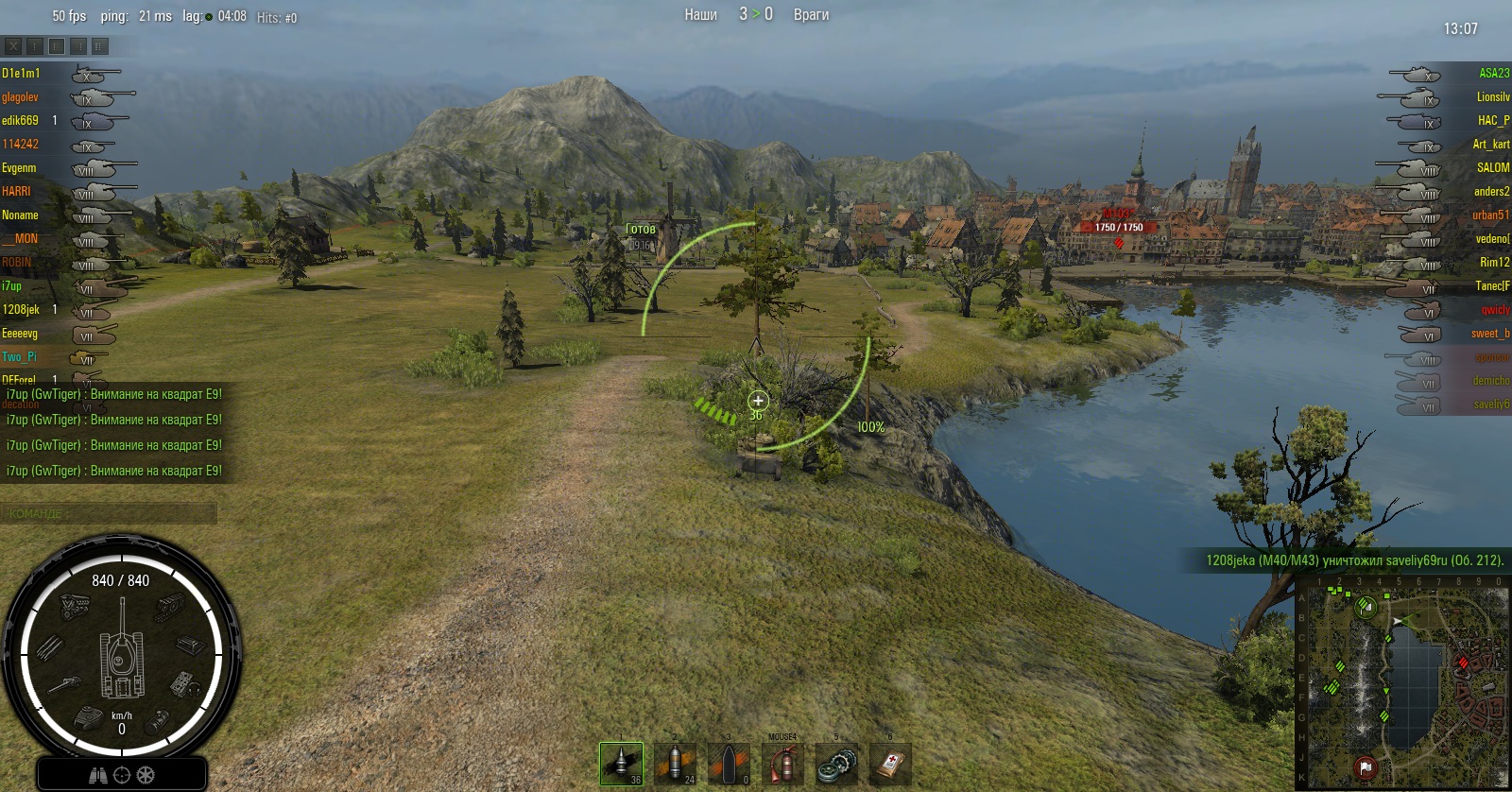Choose the widest player panel display mode

(x=100, y=45)
